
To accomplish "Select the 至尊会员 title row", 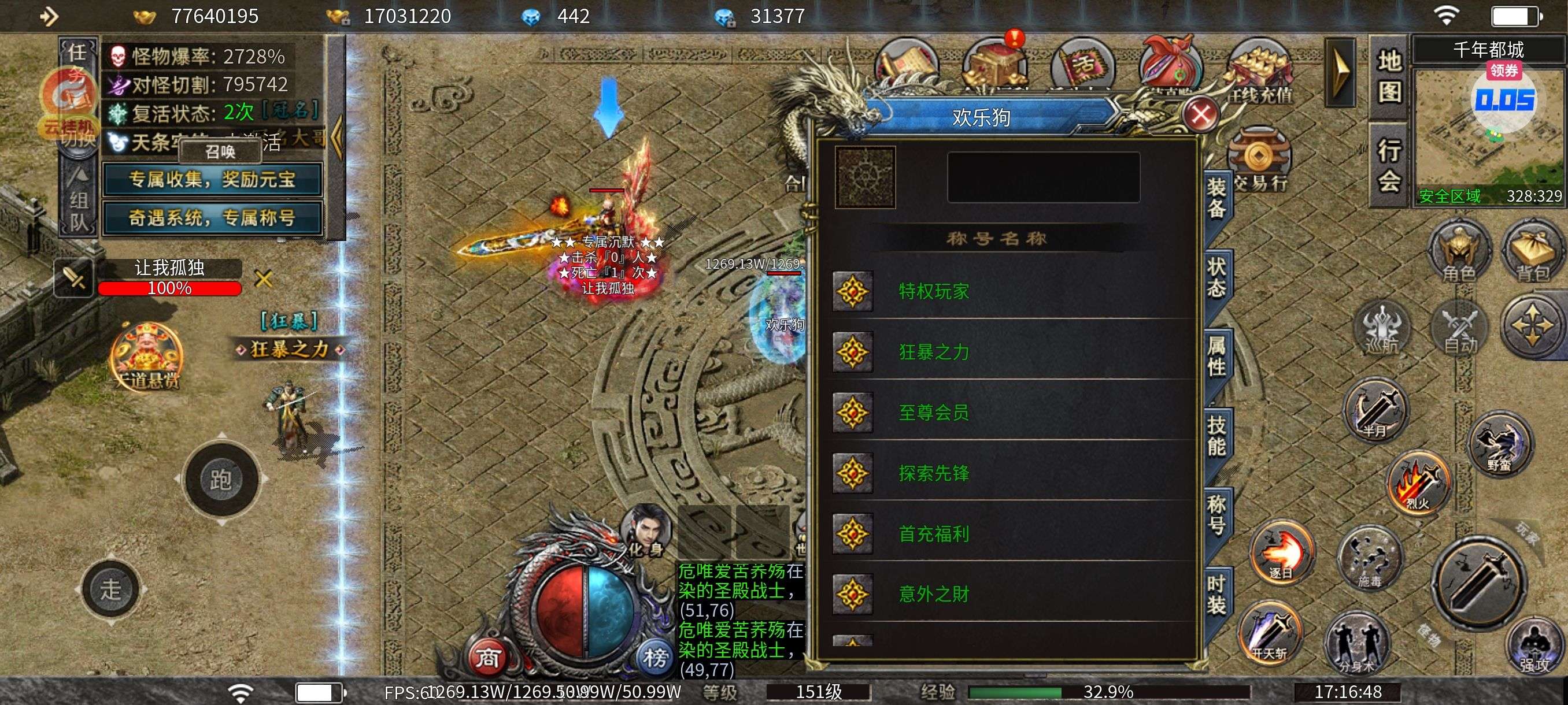I will [1011, 413].
